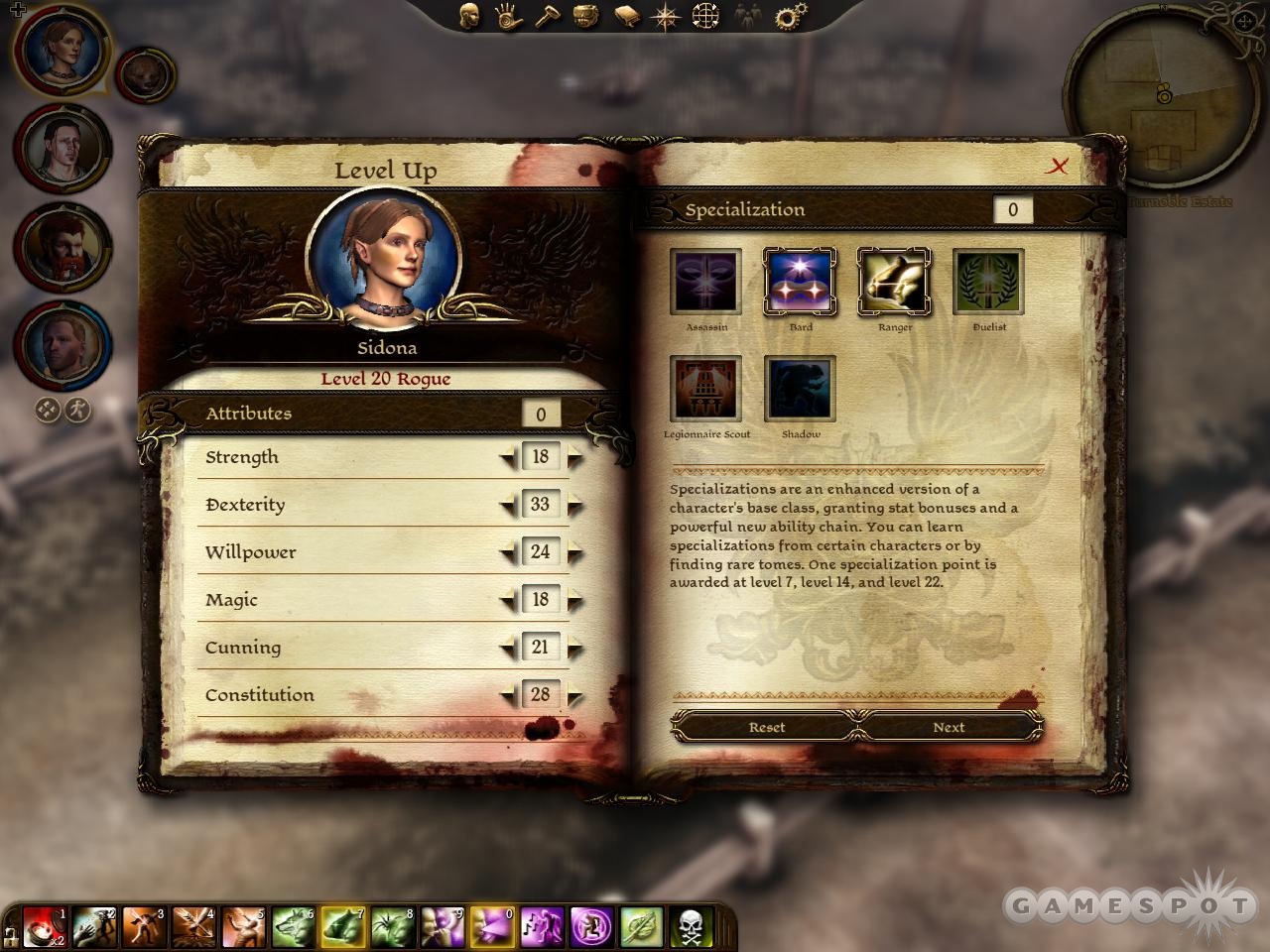This screenshot has height=952, width=1270.
Task: Choose the Bard specialization
Action: (x=800, y=283)
